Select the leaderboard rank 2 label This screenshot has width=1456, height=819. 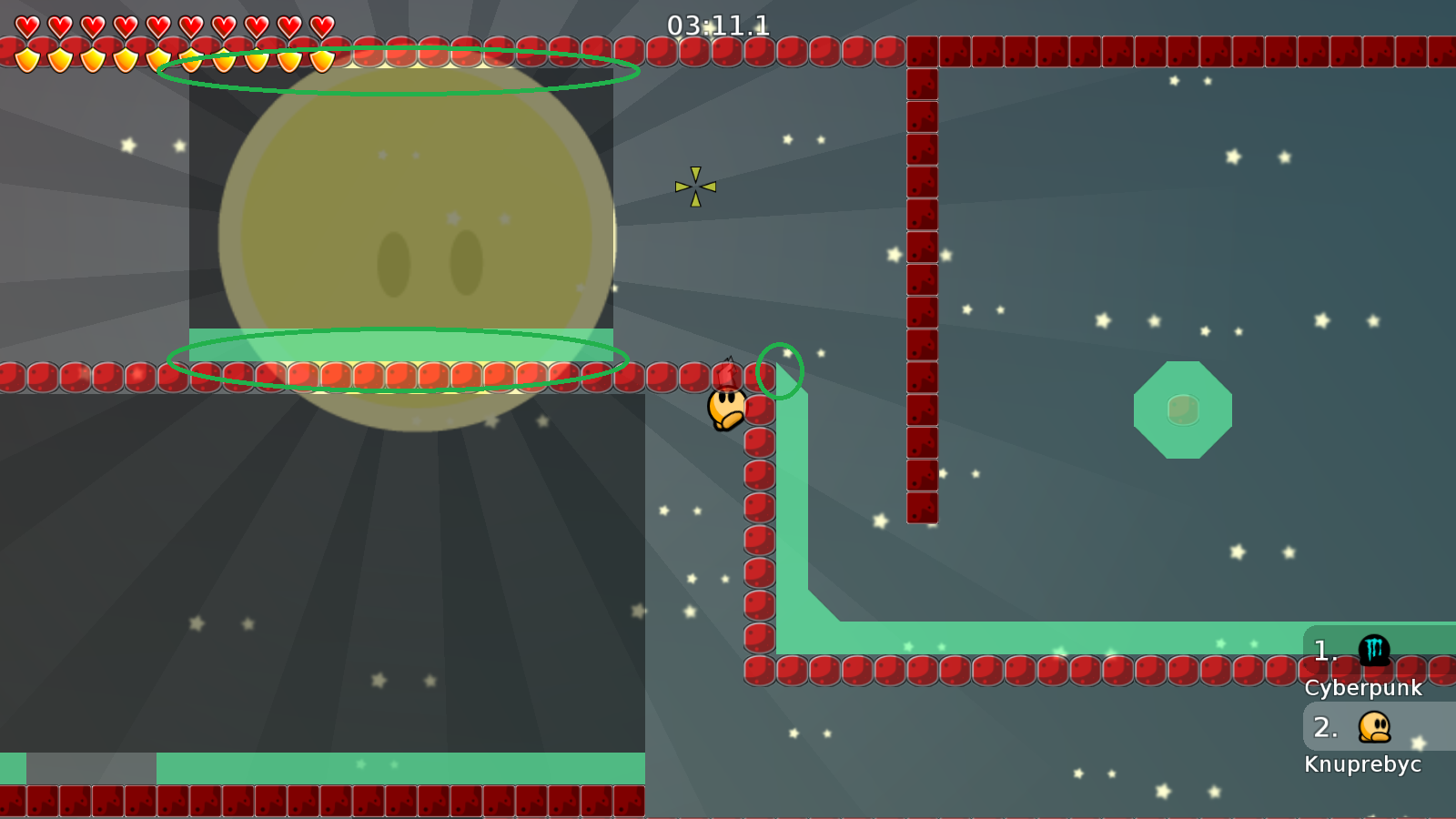pyautogui.click(x=1326, y=728)
